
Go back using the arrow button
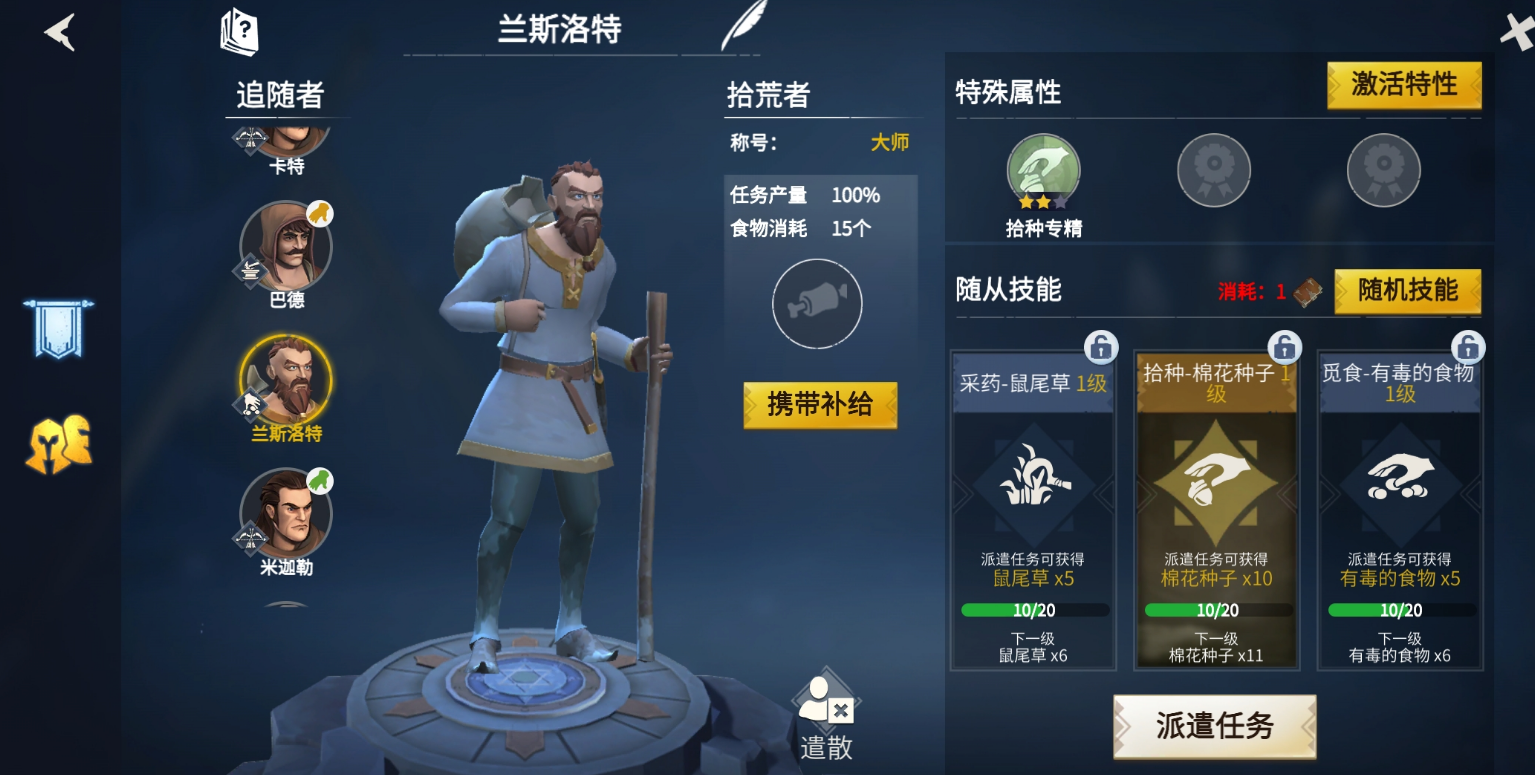(x=59, y=33)
